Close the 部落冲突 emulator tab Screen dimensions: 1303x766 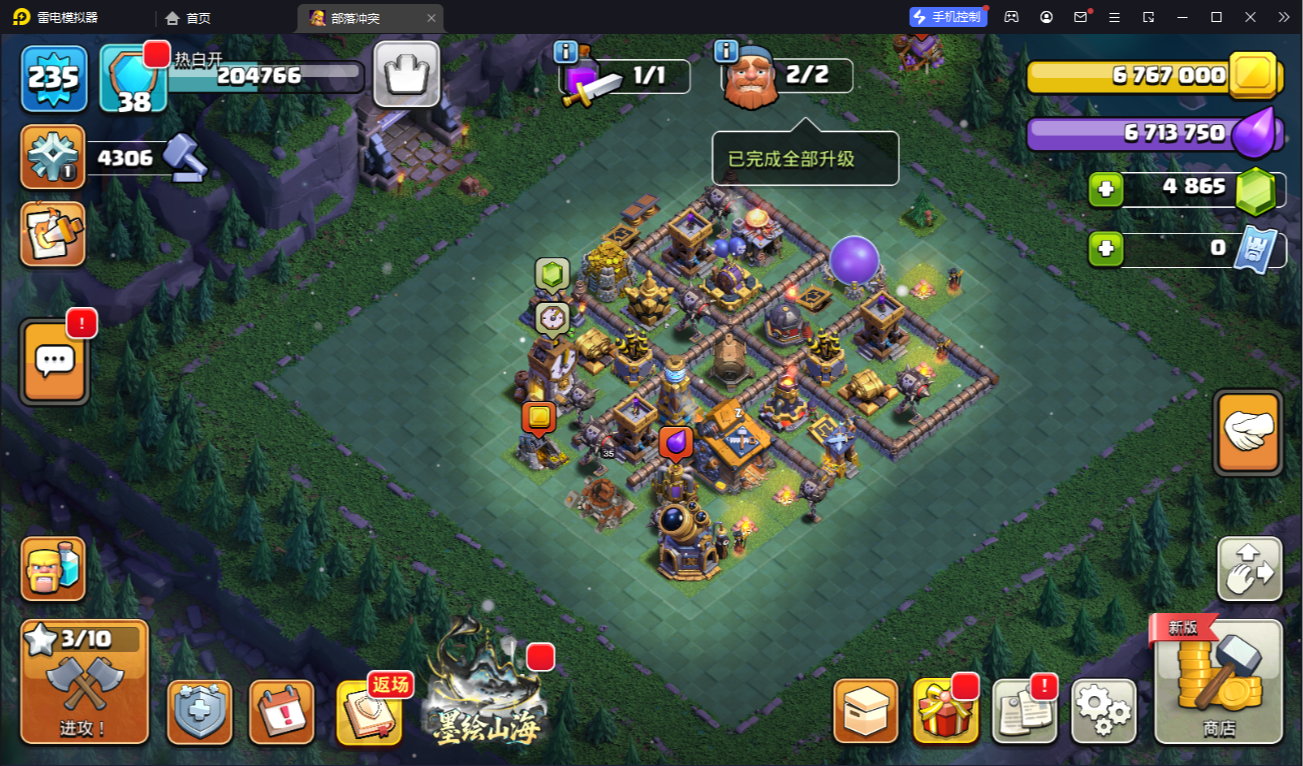[x=431, y=18]
